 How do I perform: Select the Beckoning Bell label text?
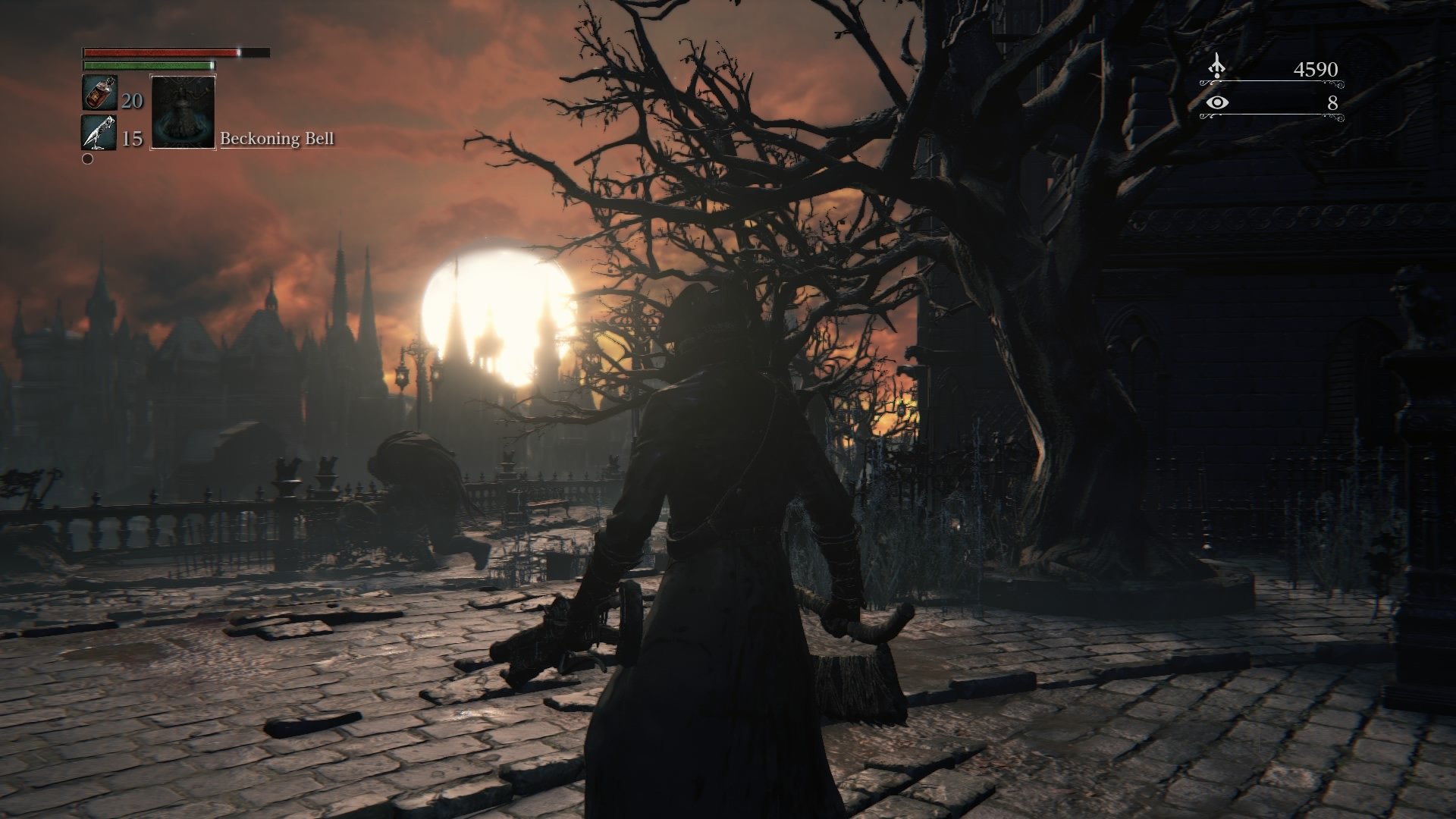(279, 140)
